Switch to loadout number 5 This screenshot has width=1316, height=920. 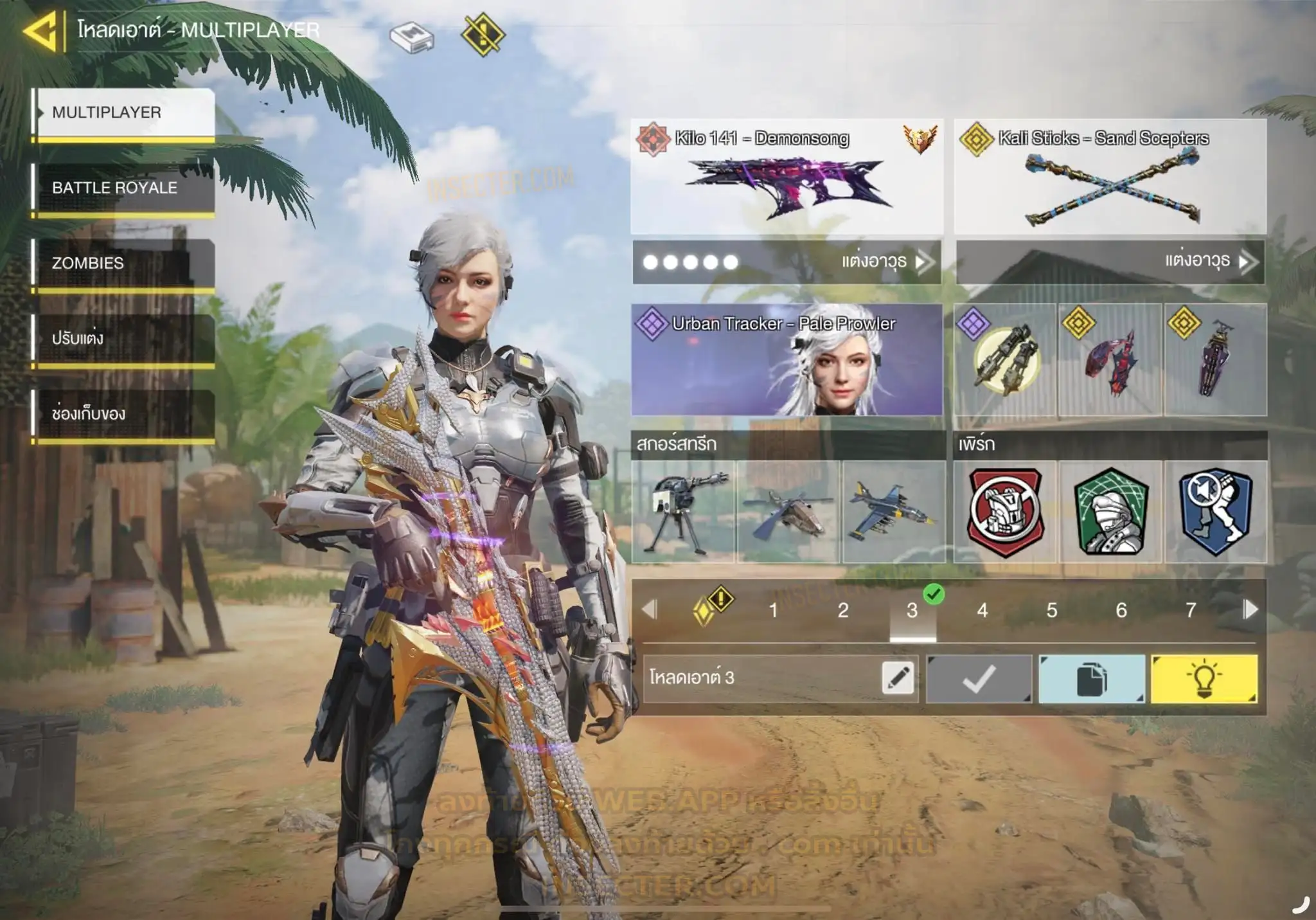click(1051, 610)
